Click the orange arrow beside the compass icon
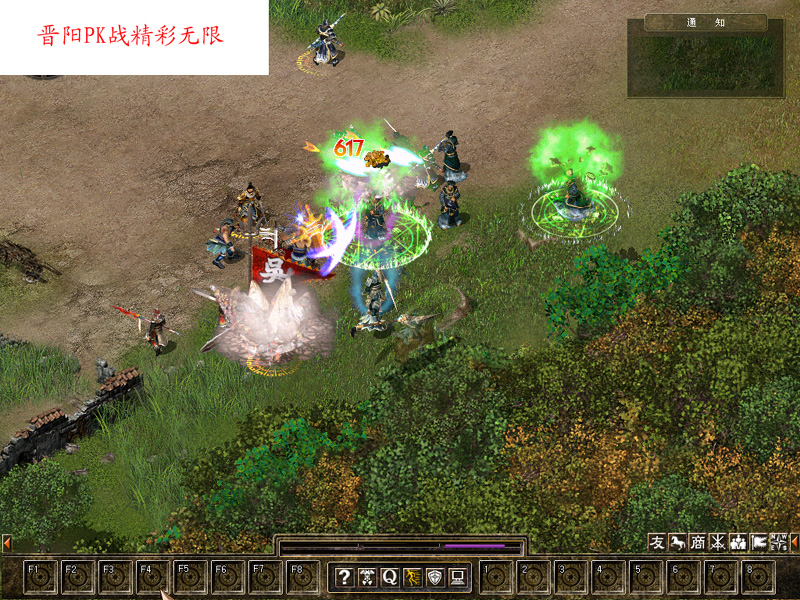The width and height of the screenshot is (800, 600). click(794, 542)
